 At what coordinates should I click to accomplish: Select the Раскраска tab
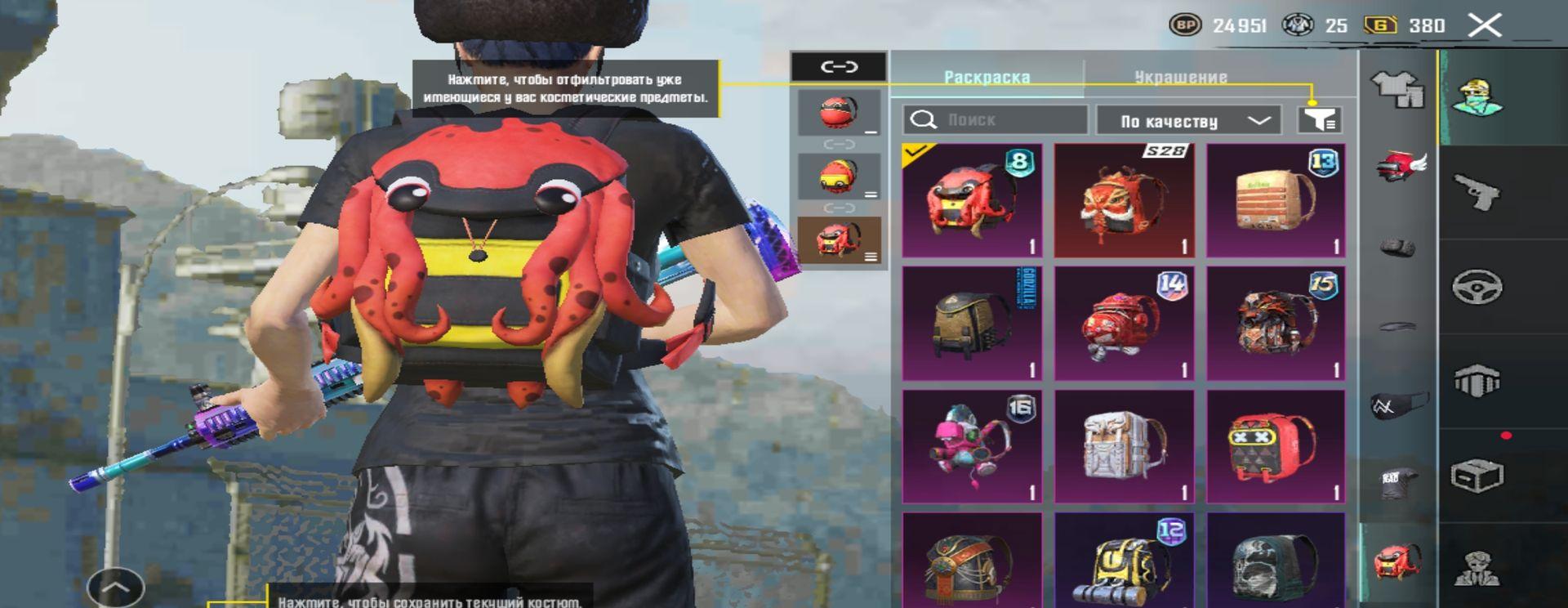pyautogui.click(x=987, y=78)
